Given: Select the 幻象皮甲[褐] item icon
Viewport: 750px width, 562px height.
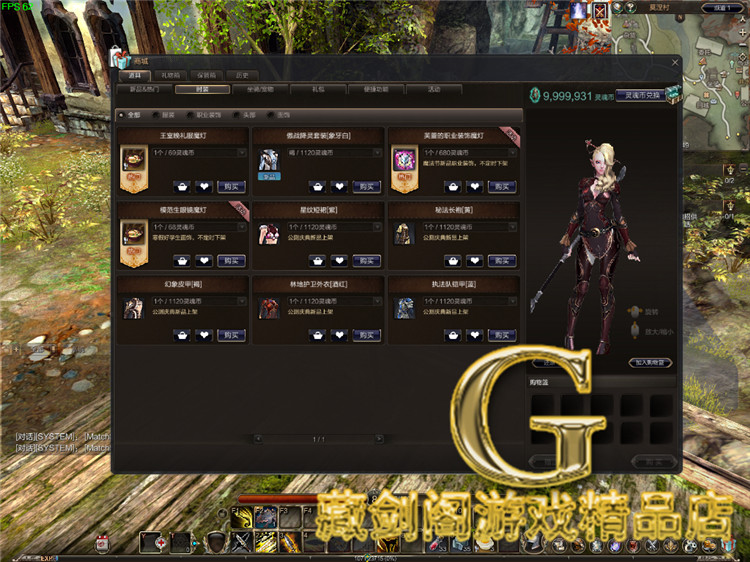Looking at the screenshot, I should [133, 308].
